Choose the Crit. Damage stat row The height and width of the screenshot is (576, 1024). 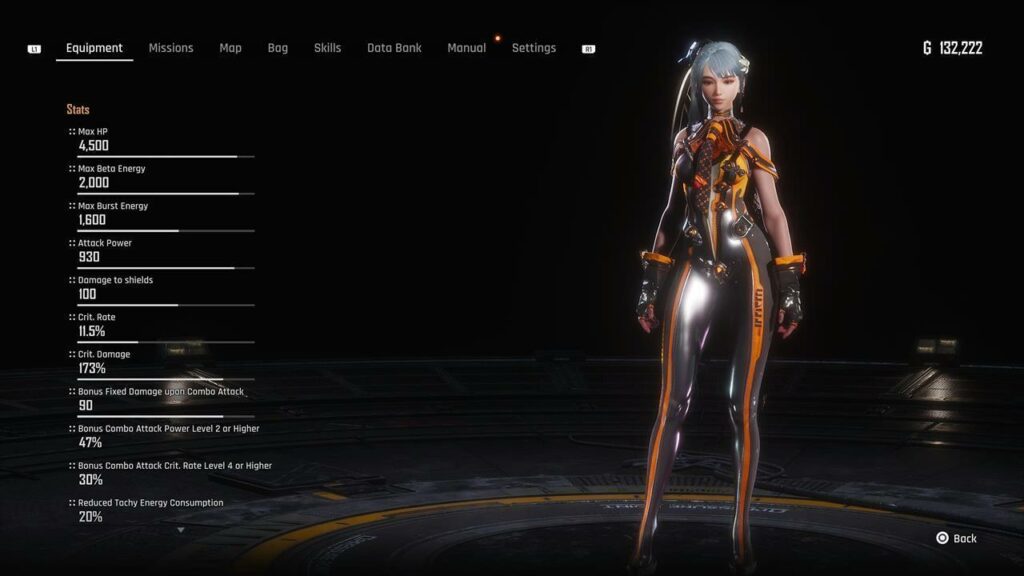(x=160, y=362)
